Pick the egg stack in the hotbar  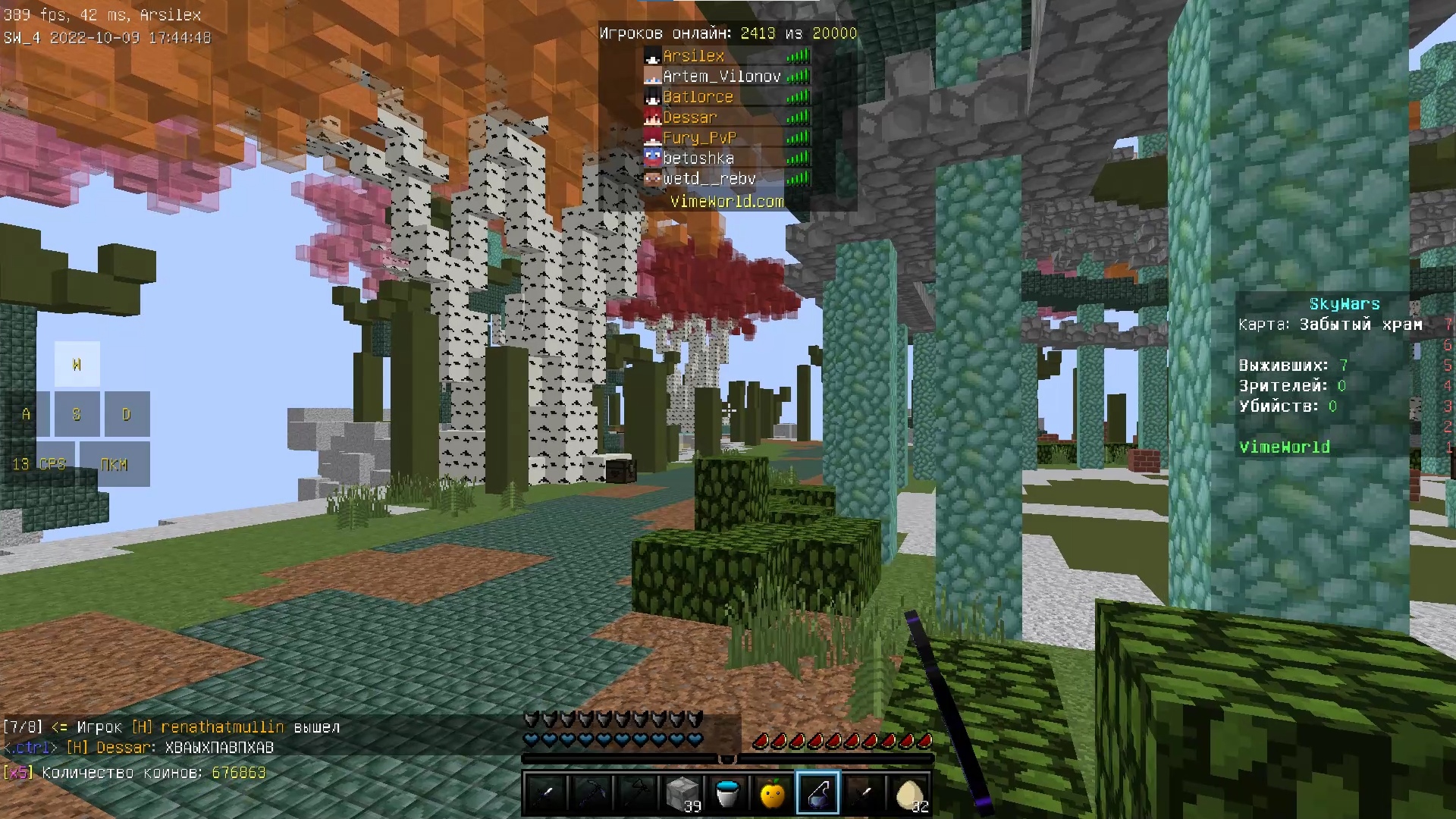pyautogui.click(x=909, y=793)
